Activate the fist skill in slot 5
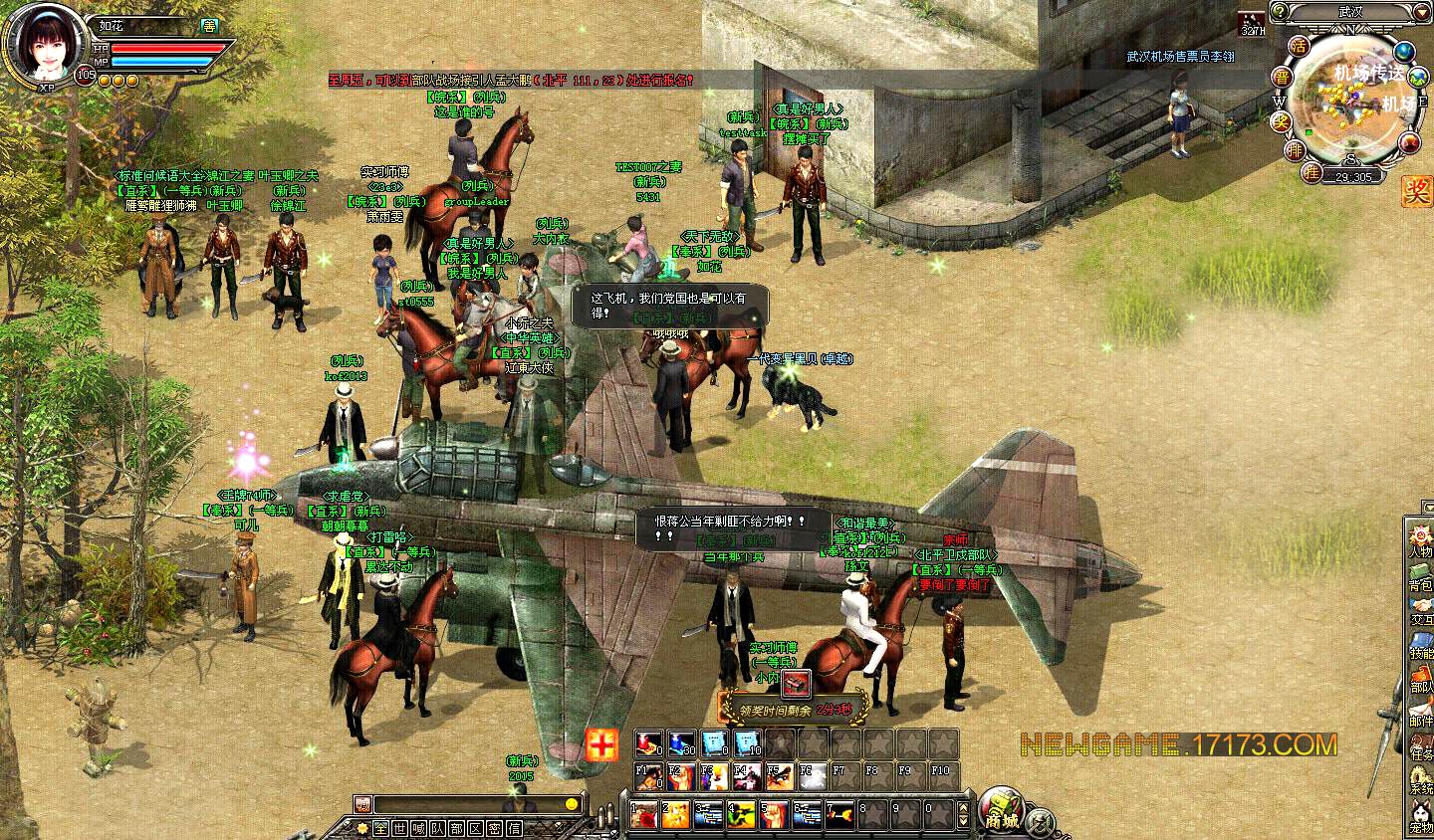This screenshot has width=1434, height=840. point(776,815)
